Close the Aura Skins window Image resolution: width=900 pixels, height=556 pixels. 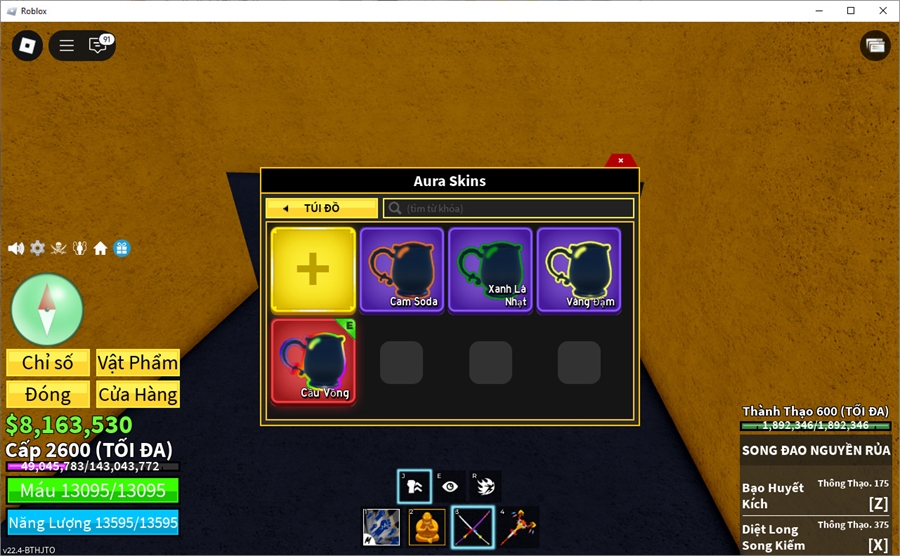(621, 160)
